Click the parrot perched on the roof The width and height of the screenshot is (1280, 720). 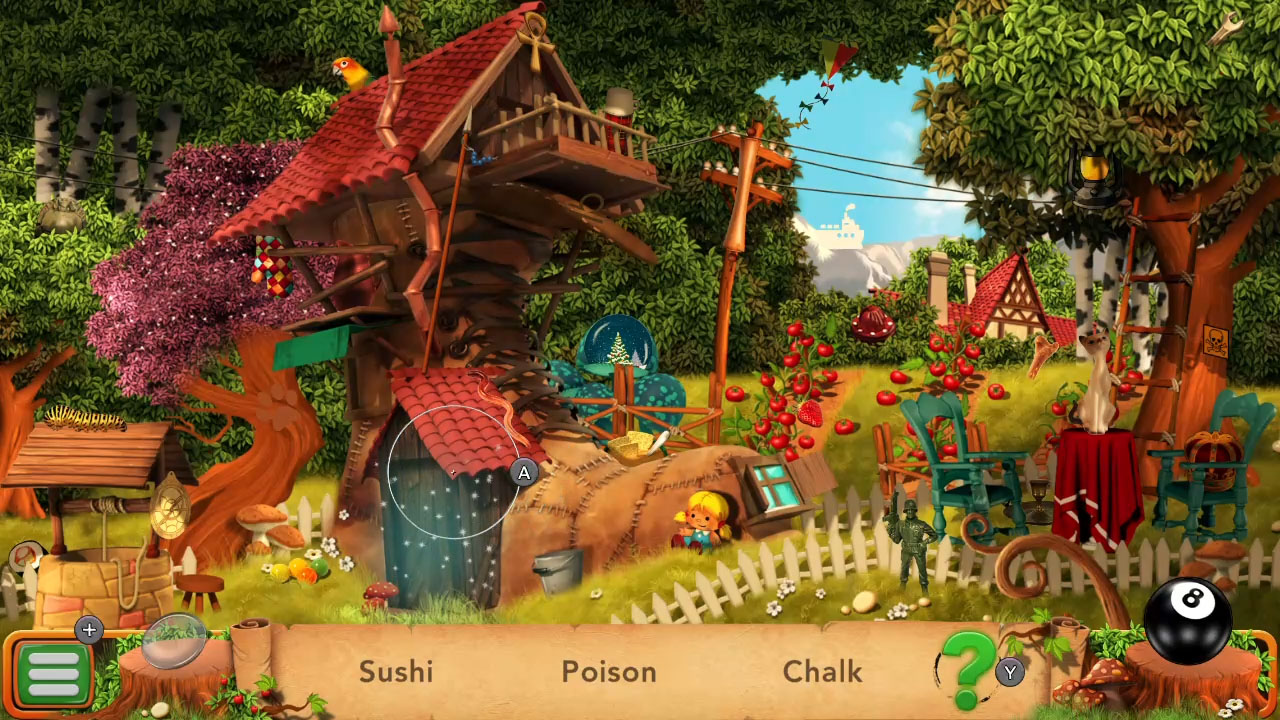tap(351, 71)
